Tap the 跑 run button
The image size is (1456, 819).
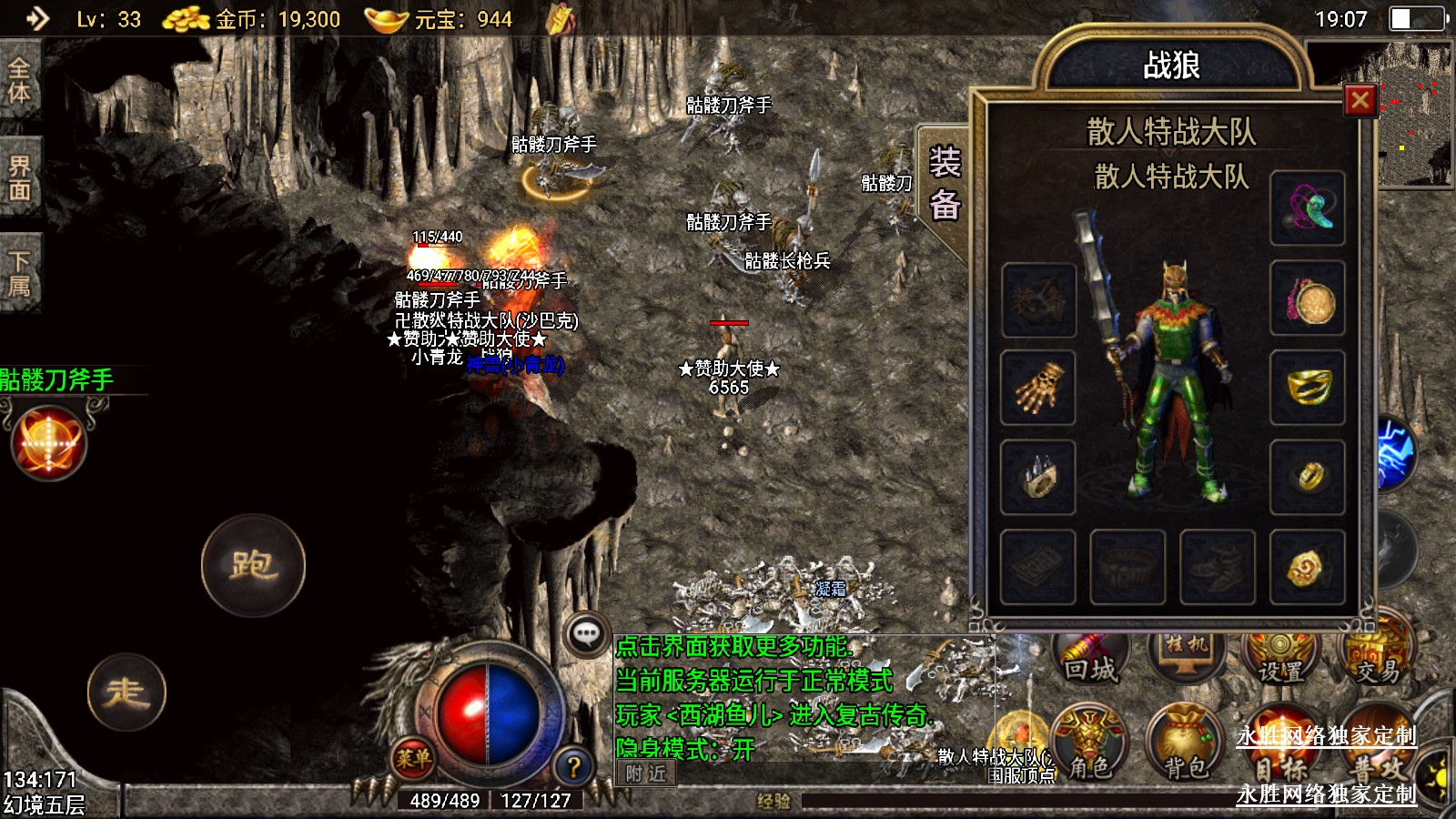253,565
